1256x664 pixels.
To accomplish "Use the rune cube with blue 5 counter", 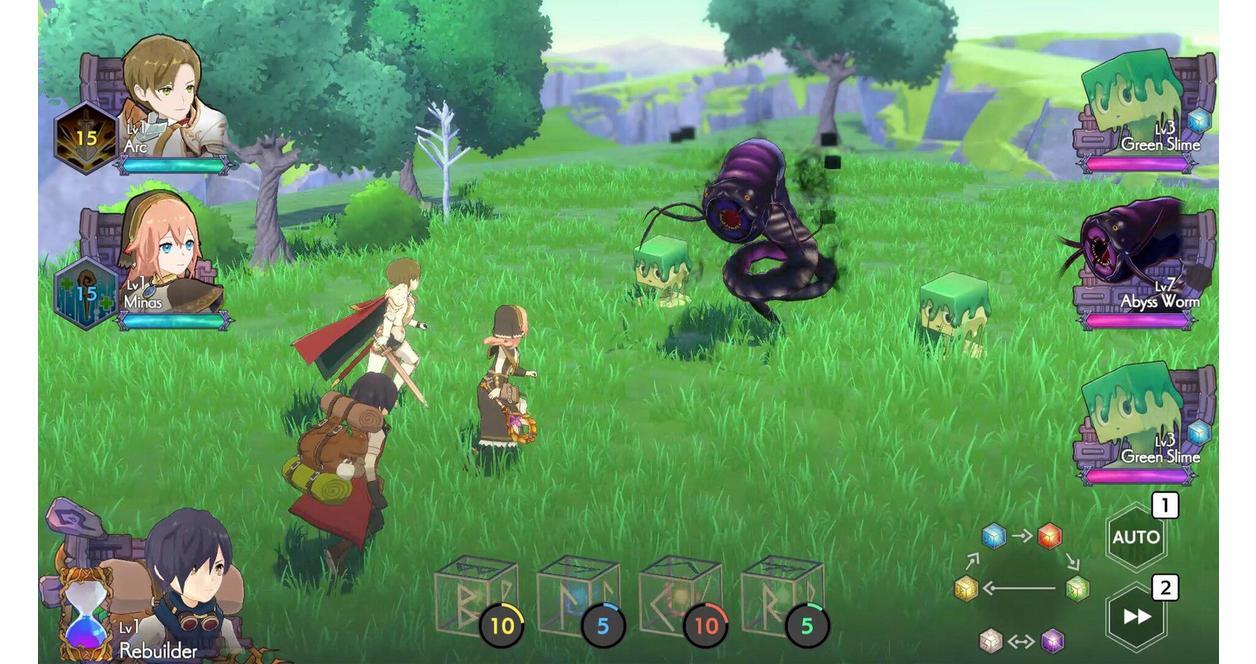I will [x=578, y=598].
